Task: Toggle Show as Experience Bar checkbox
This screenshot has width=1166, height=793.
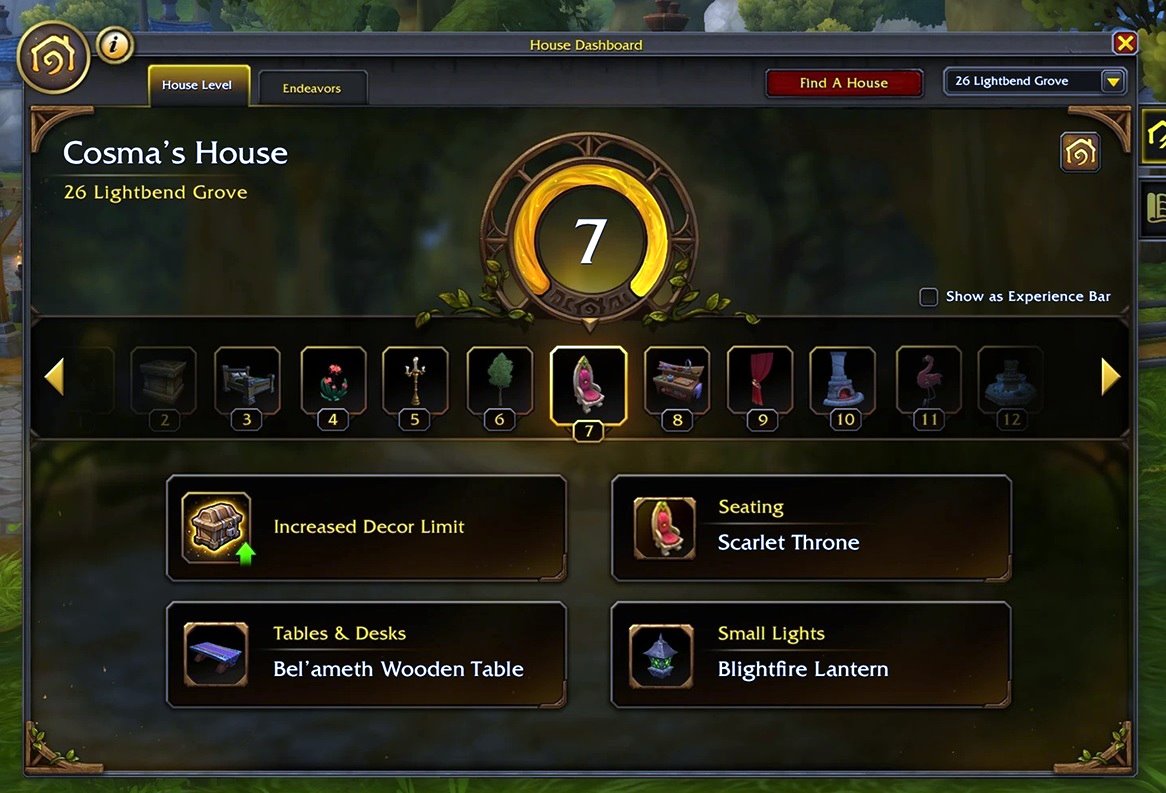Action: [x=929, y=297]
